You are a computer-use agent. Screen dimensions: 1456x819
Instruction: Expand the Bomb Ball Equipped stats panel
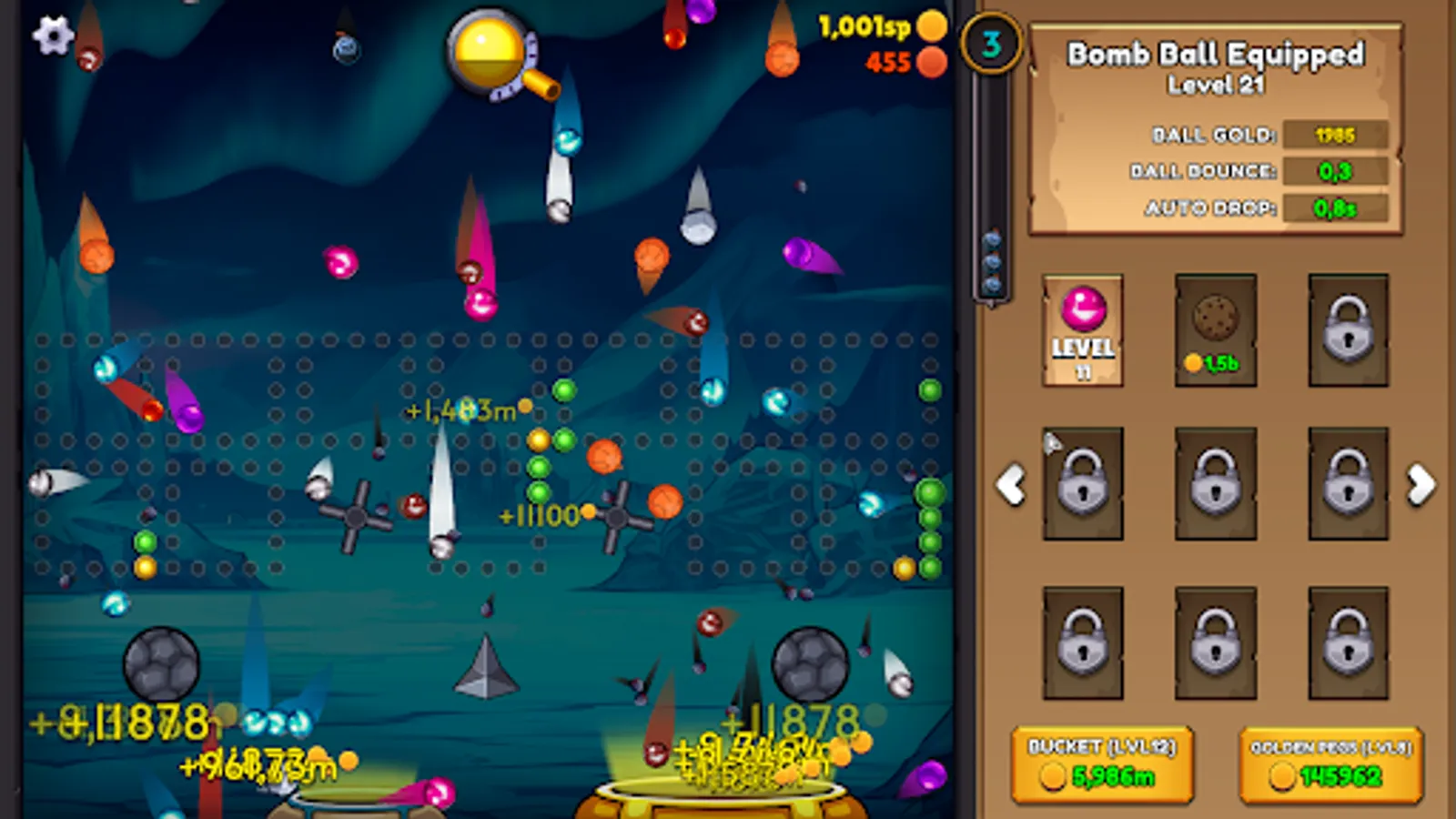1217,56
